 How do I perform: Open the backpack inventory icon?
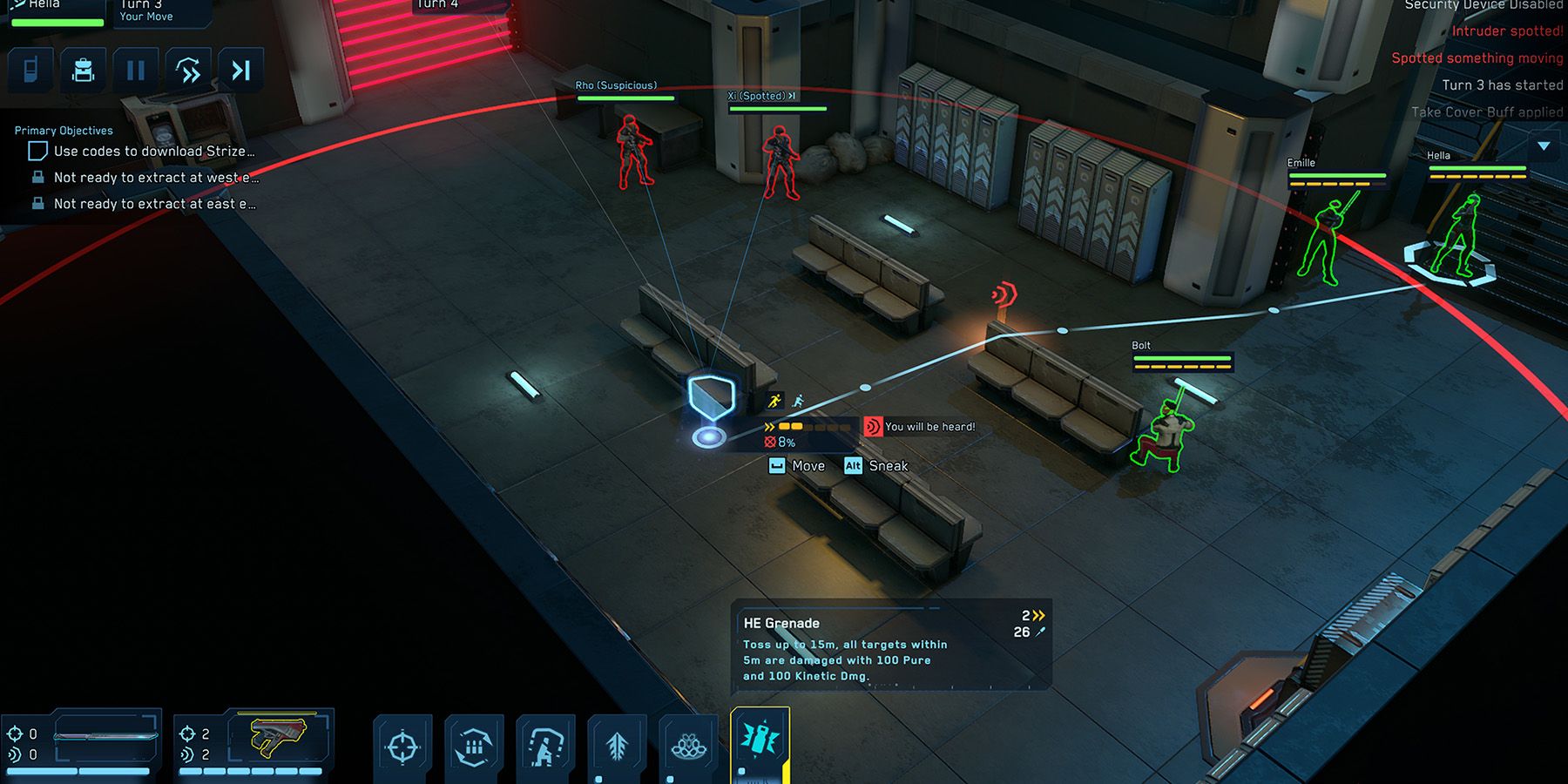[84, 69]
